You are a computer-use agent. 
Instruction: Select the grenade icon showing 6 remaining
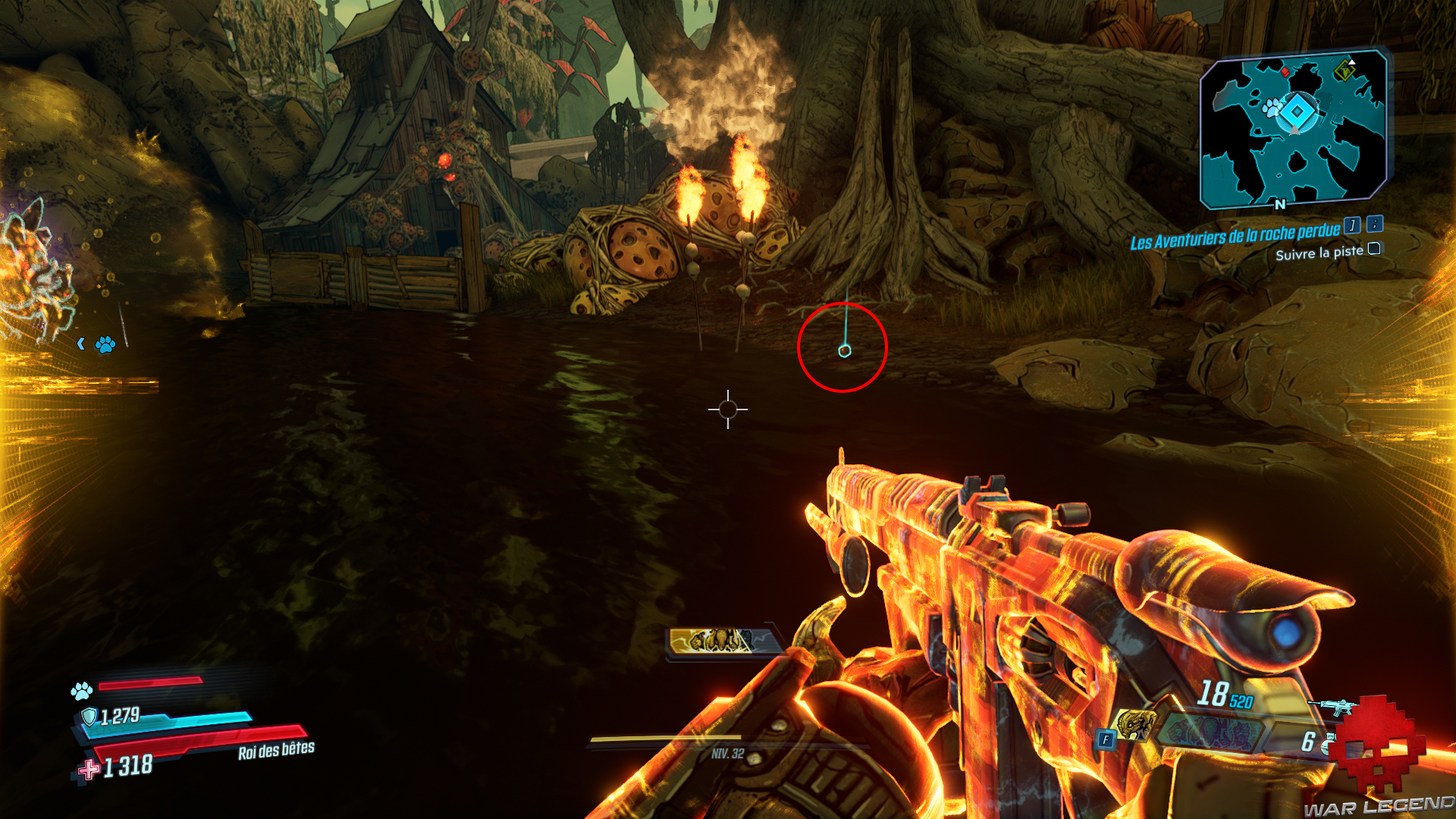(x=1328, y=742)
